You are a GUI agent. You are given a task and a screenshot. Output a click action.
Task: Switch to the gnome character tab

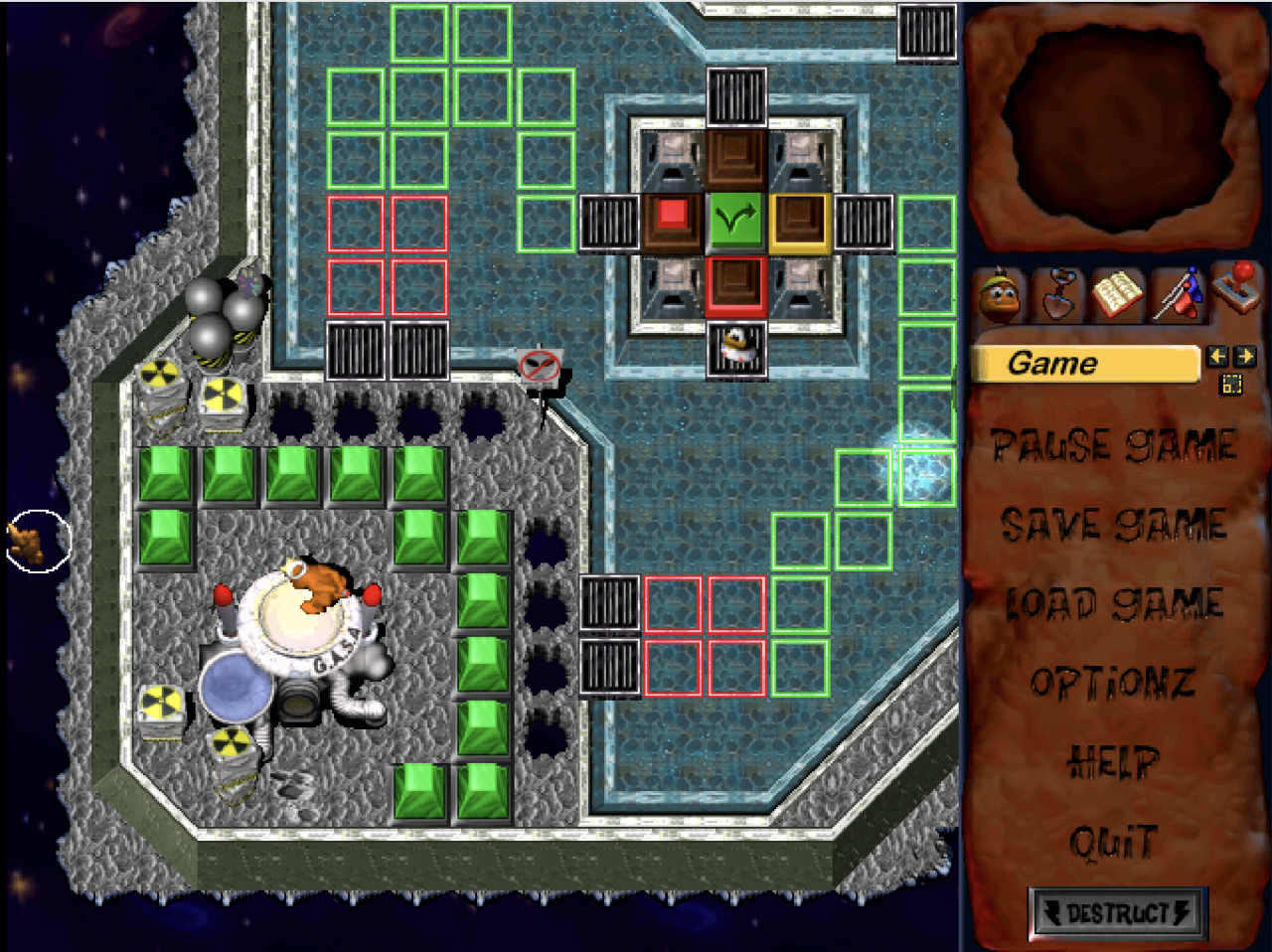(x=1001, y=295)
